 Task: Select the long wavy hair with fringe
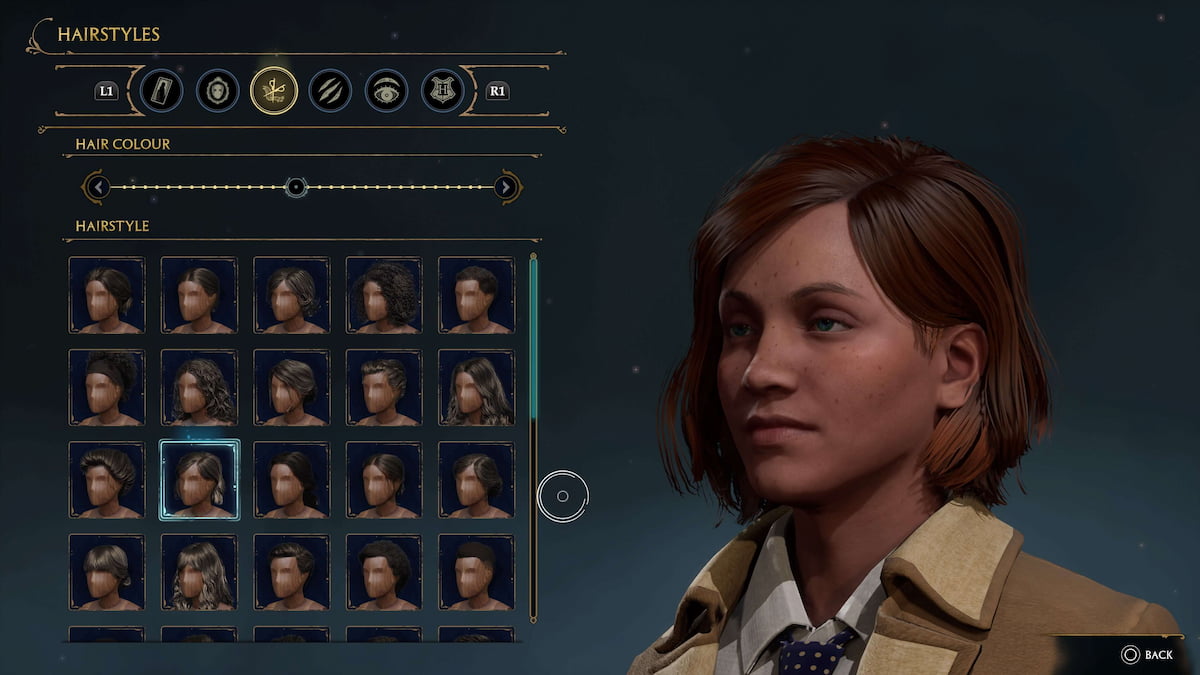(x=199, y=572)
